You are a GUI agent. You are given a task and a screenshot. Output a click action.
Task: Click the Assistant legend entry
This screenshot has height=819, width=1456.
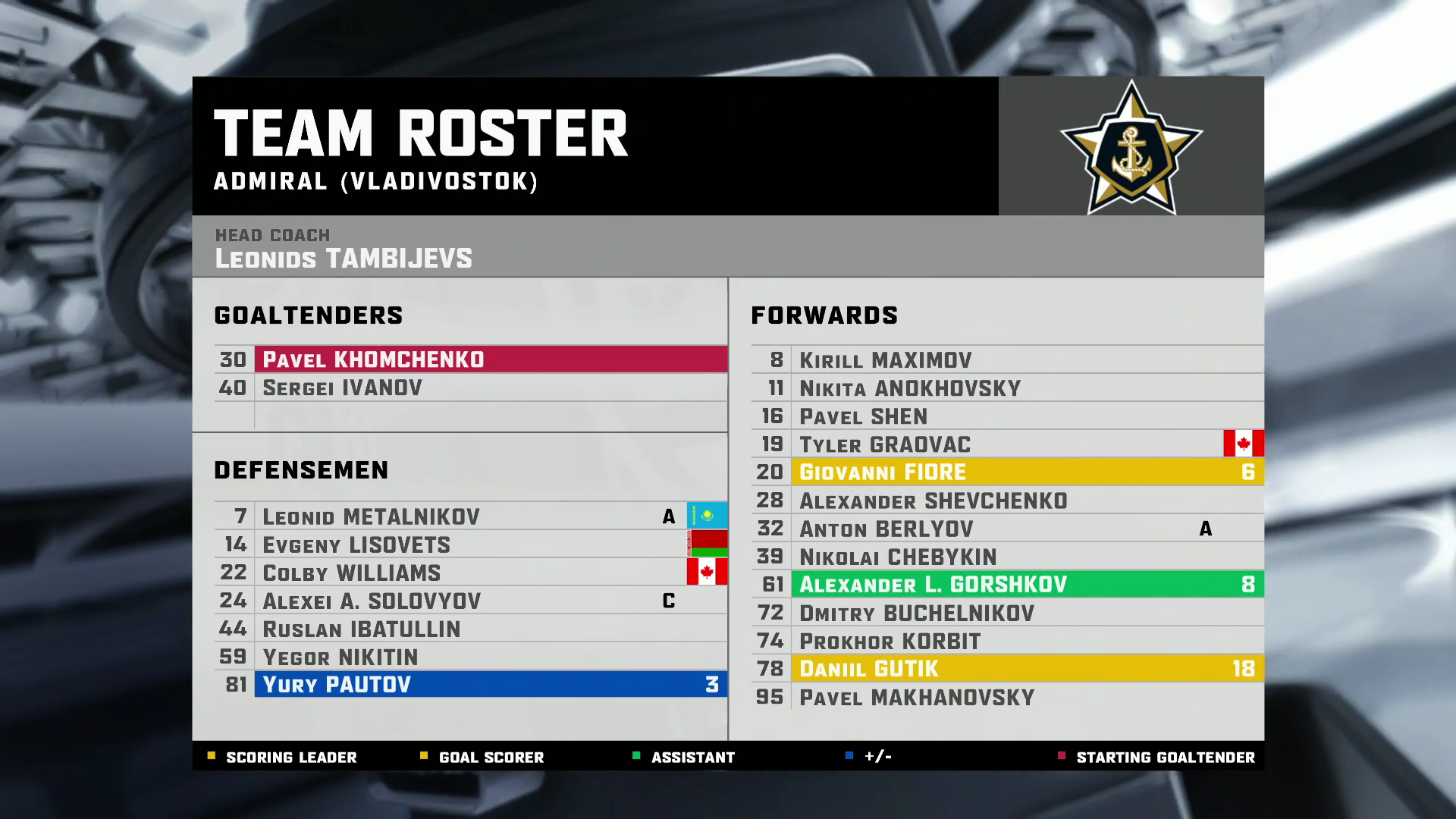[x=692, y=758]
